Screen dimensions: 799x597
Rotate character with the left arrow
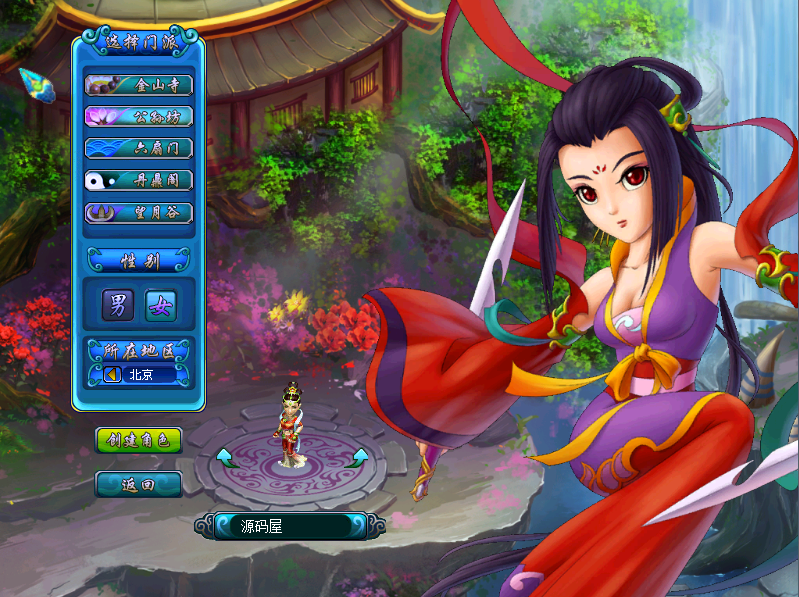226,458
